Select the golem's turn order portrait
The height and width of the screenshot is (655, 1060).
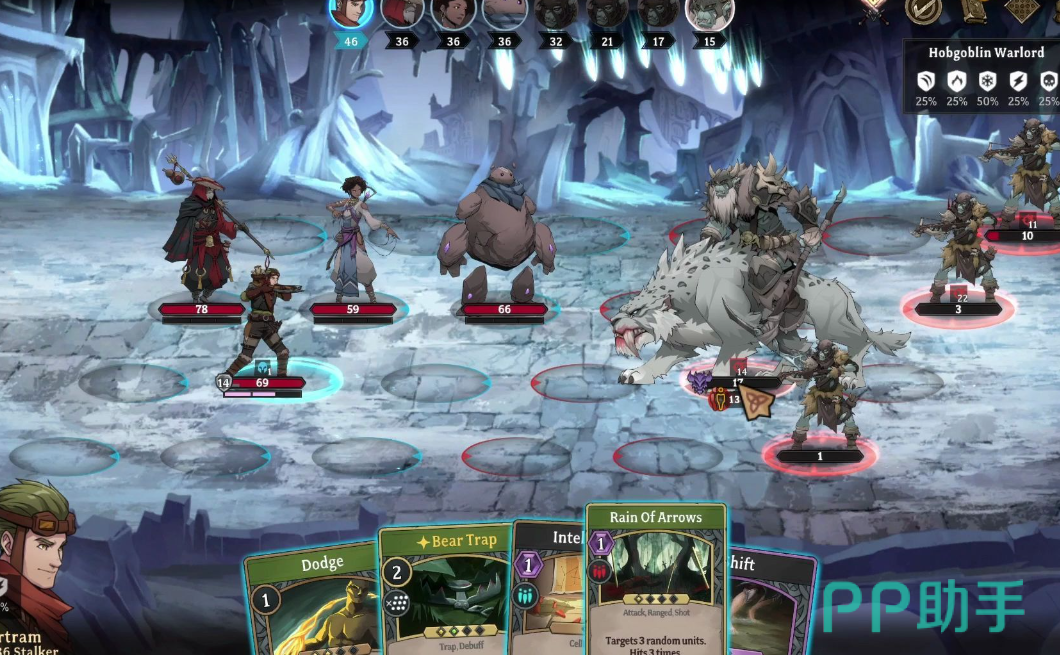(x=504, y=12)
